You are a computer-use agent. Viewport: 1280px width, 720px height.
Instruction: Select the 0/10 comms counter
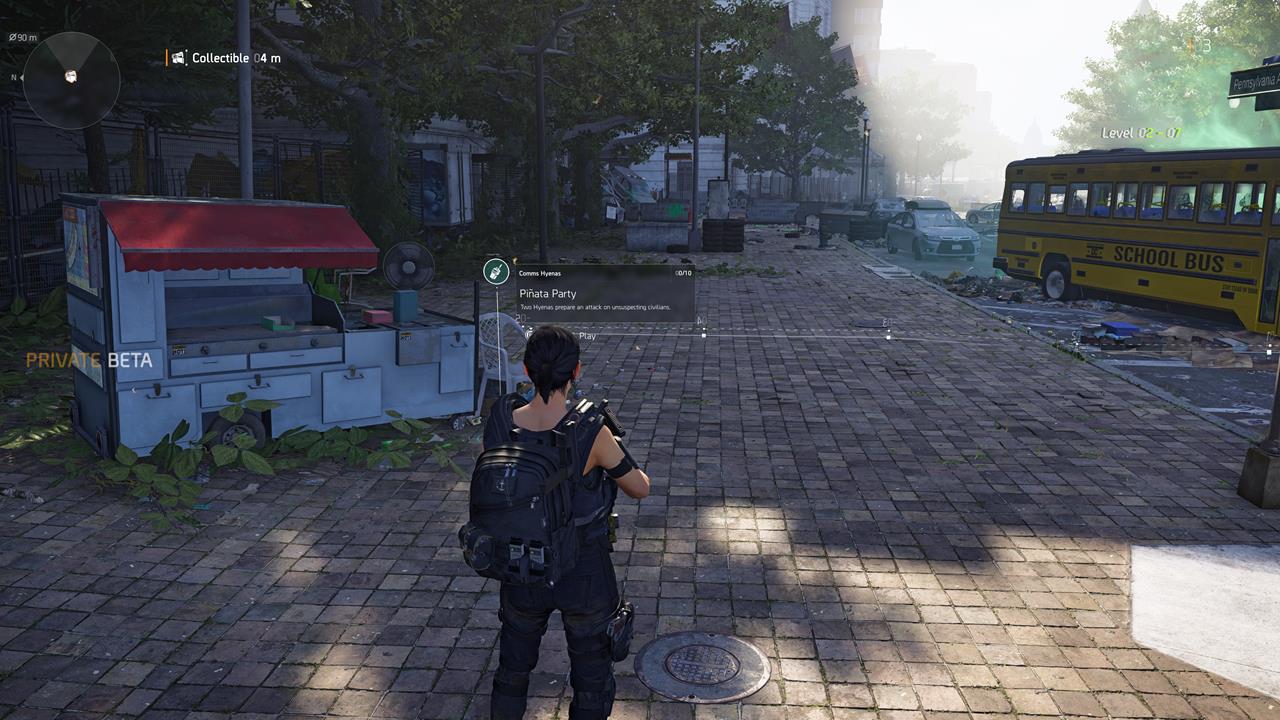(684, 273)
